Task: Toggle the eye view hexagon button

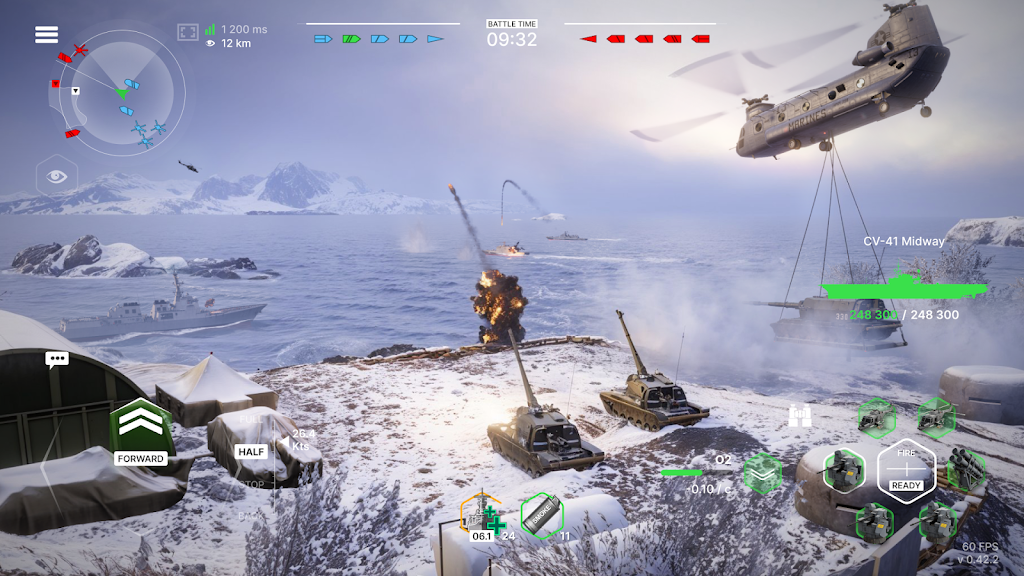Action: [56, 177]
